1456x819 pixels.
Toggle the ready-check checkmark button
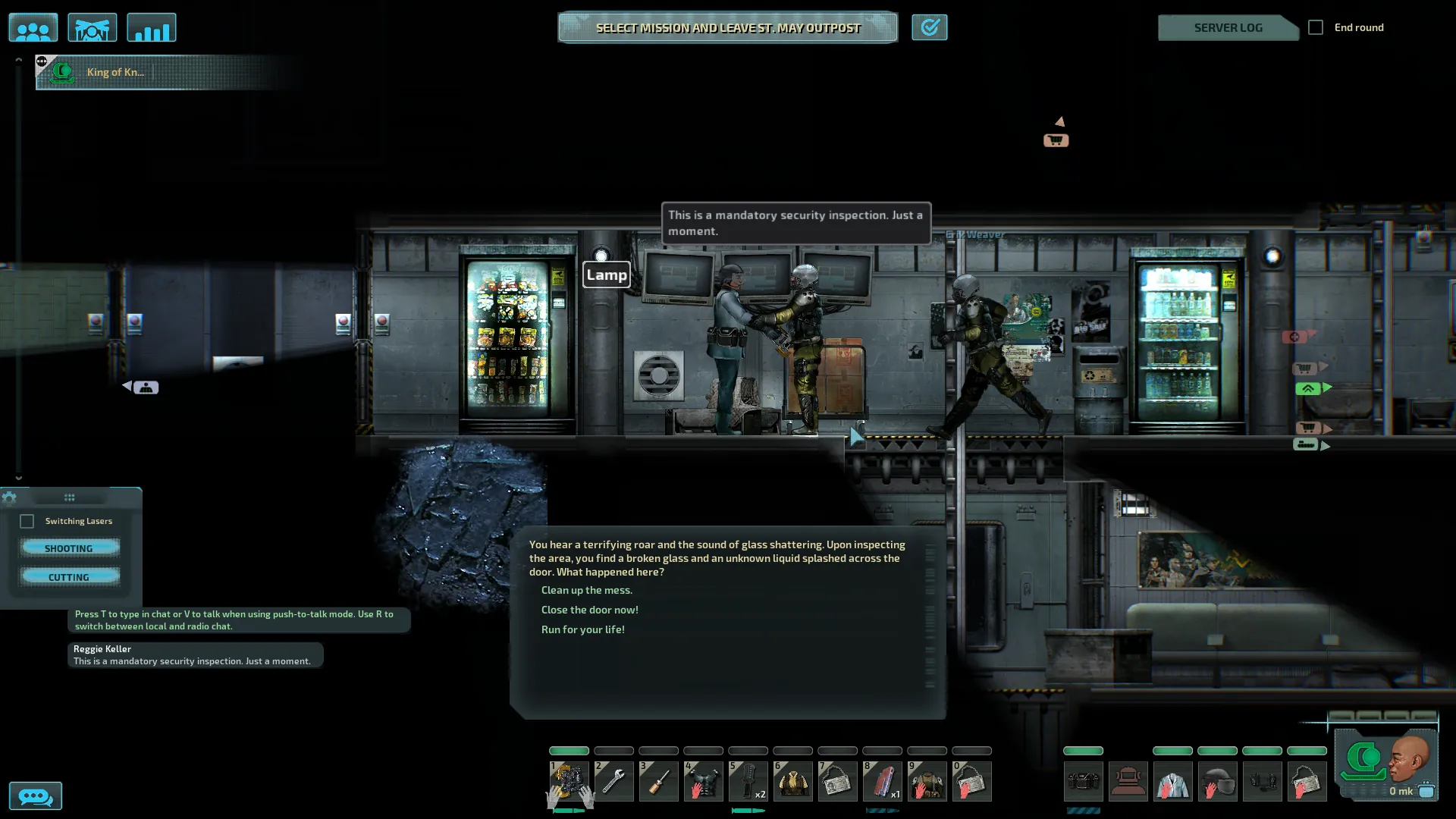tap(929, 28)
